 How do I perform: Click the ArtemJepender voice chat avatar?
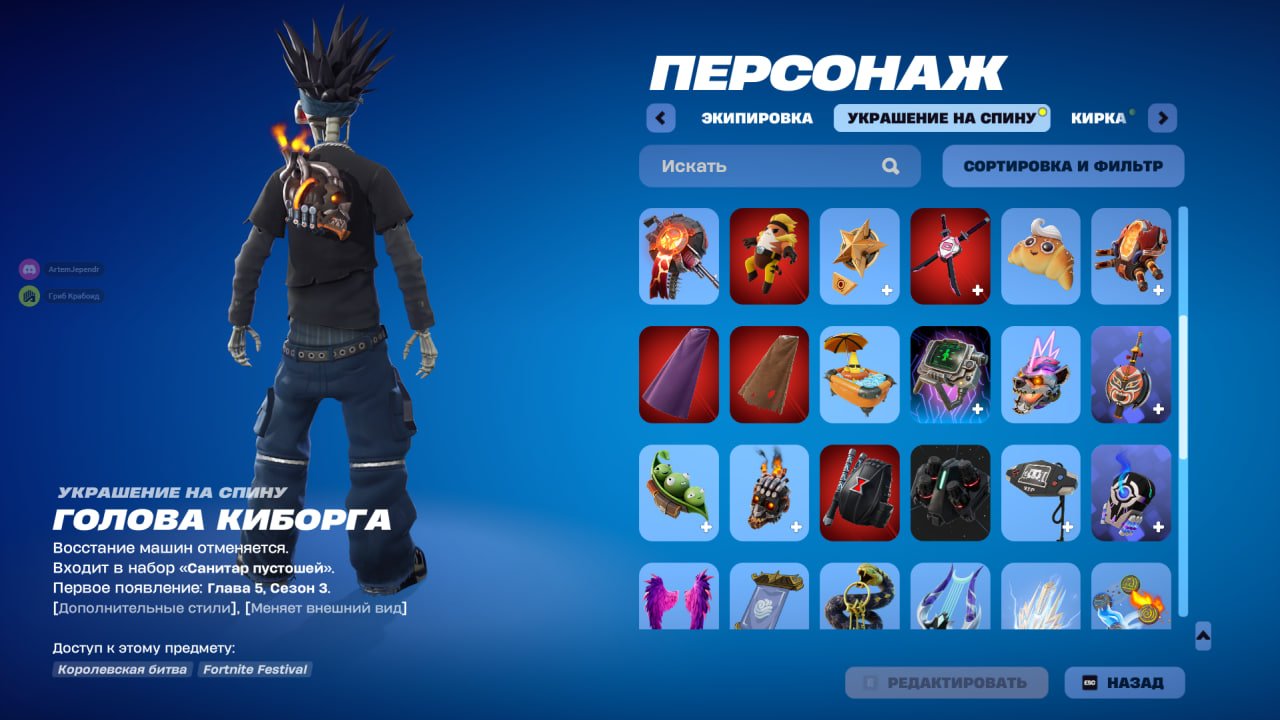point(27,269)
